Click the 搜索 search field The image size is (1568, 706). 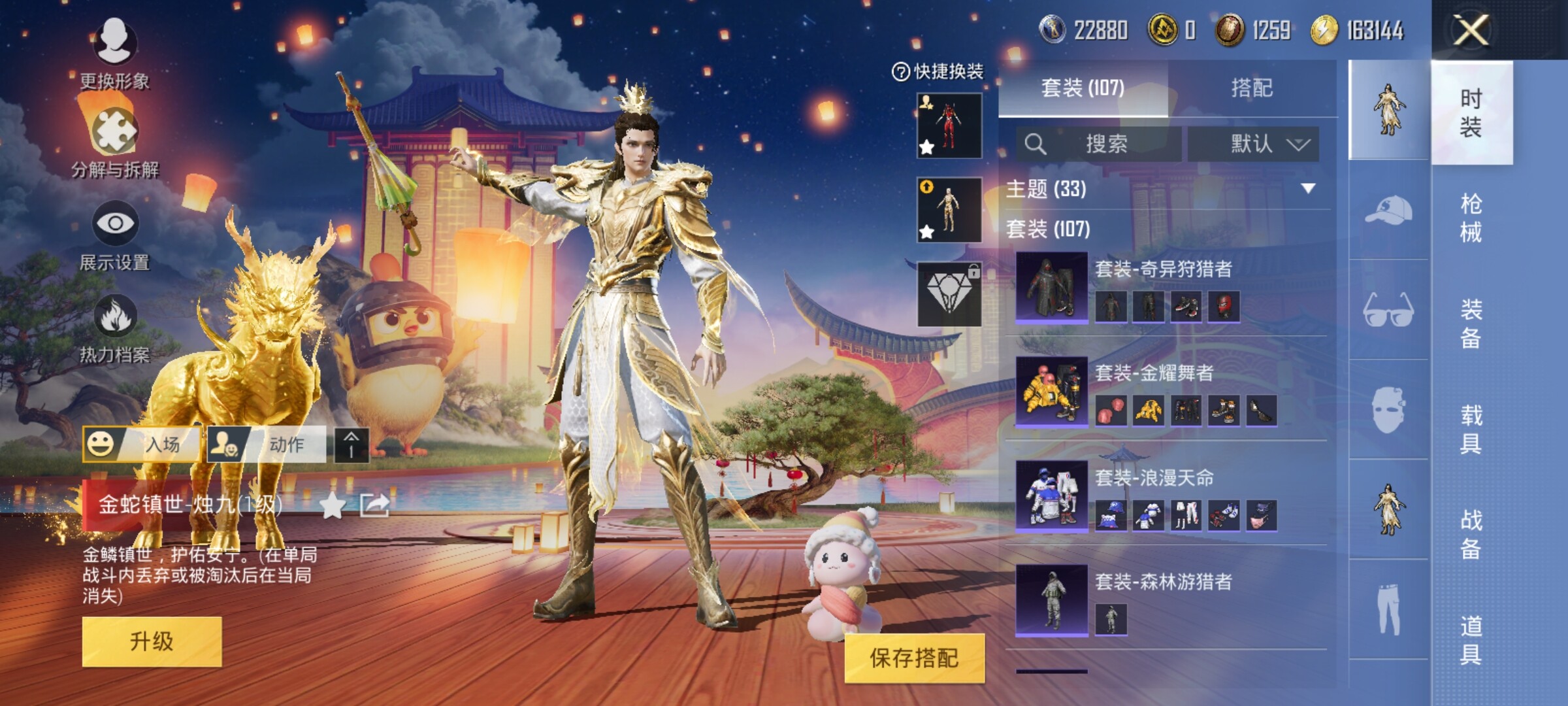1105,144
